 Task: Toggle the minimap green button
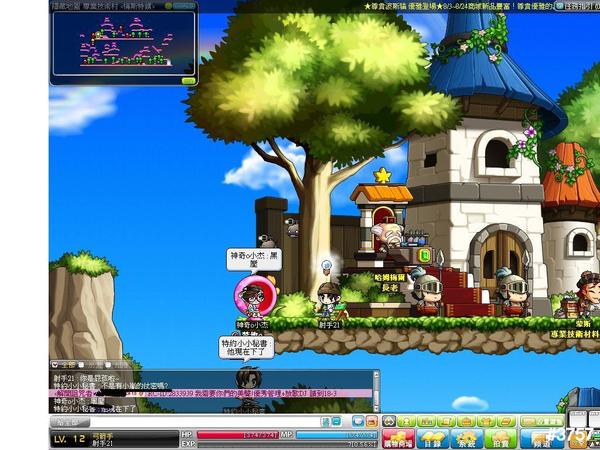[x=187, y=80]
